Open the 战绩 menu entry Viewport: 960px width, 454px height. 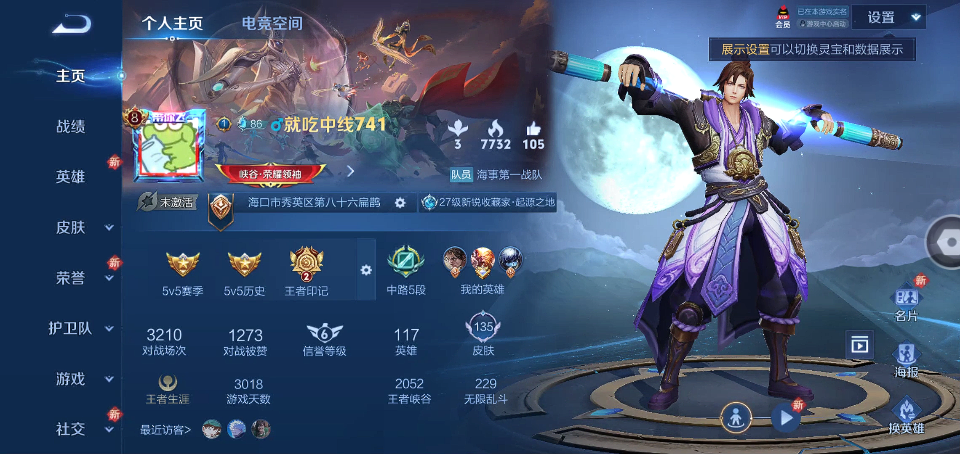(x=70, y=126)
